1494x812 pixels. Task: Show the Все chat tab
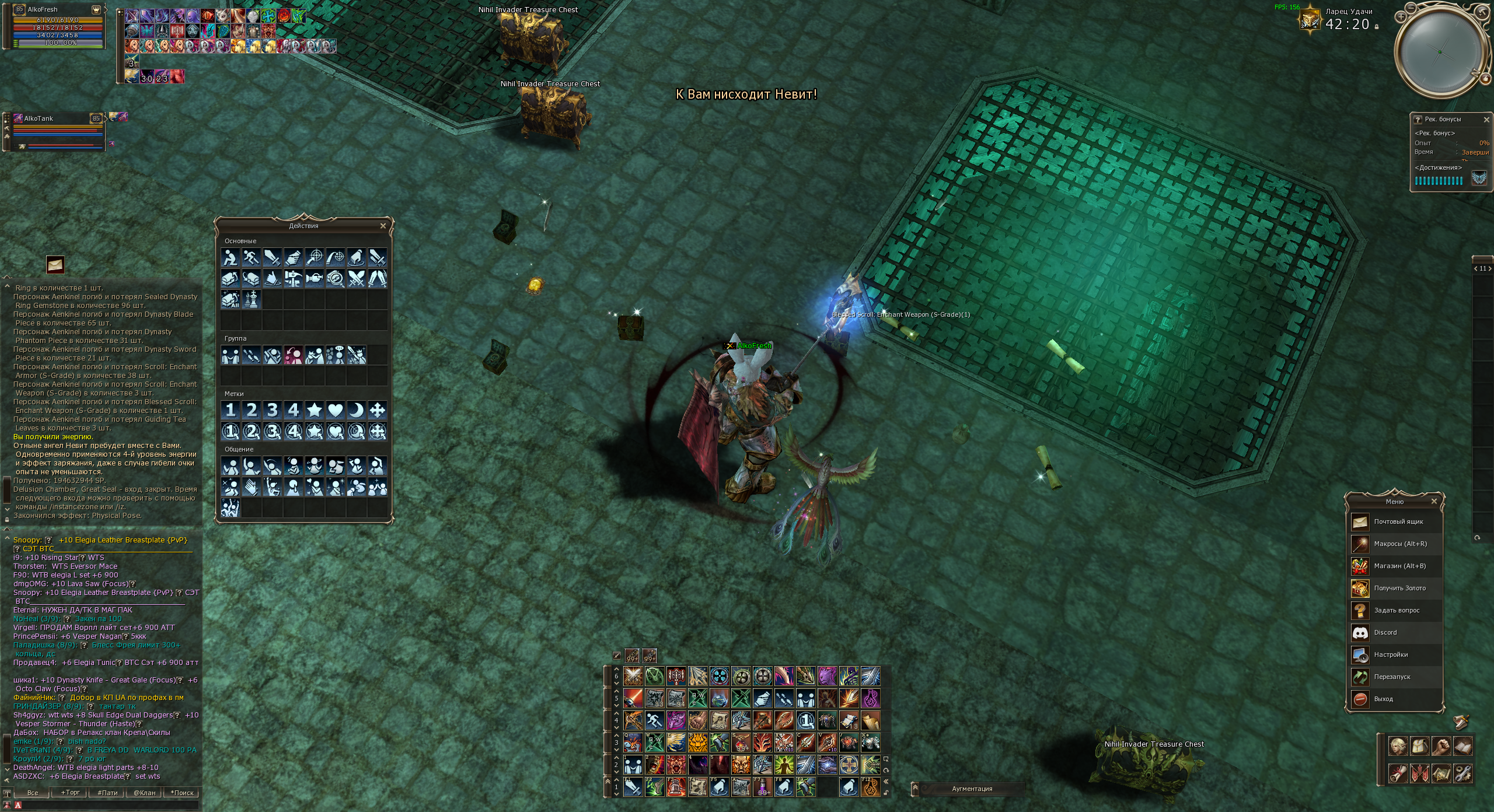33,793
